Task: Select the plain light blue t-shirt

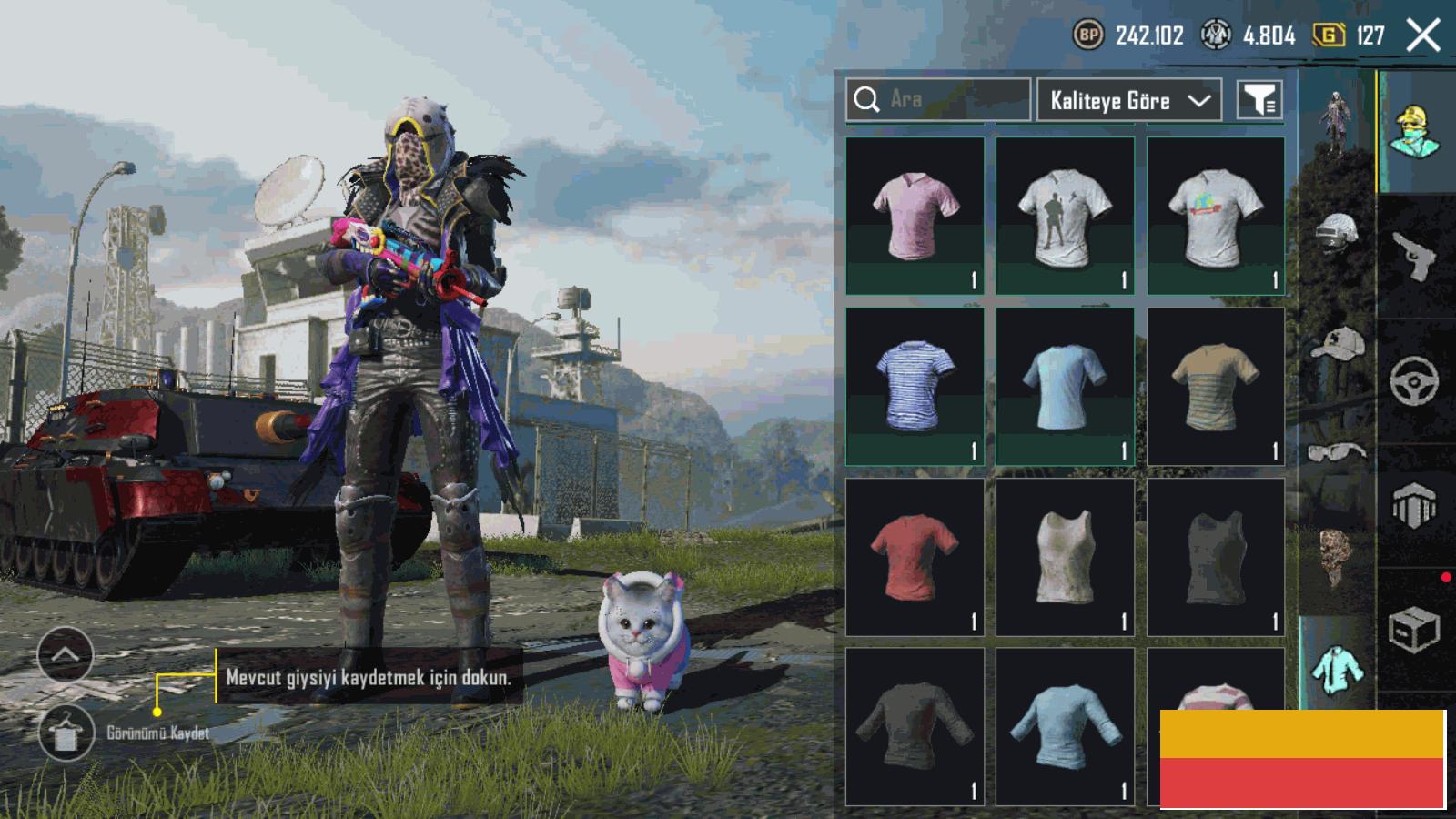Action: click(1065, 387)
